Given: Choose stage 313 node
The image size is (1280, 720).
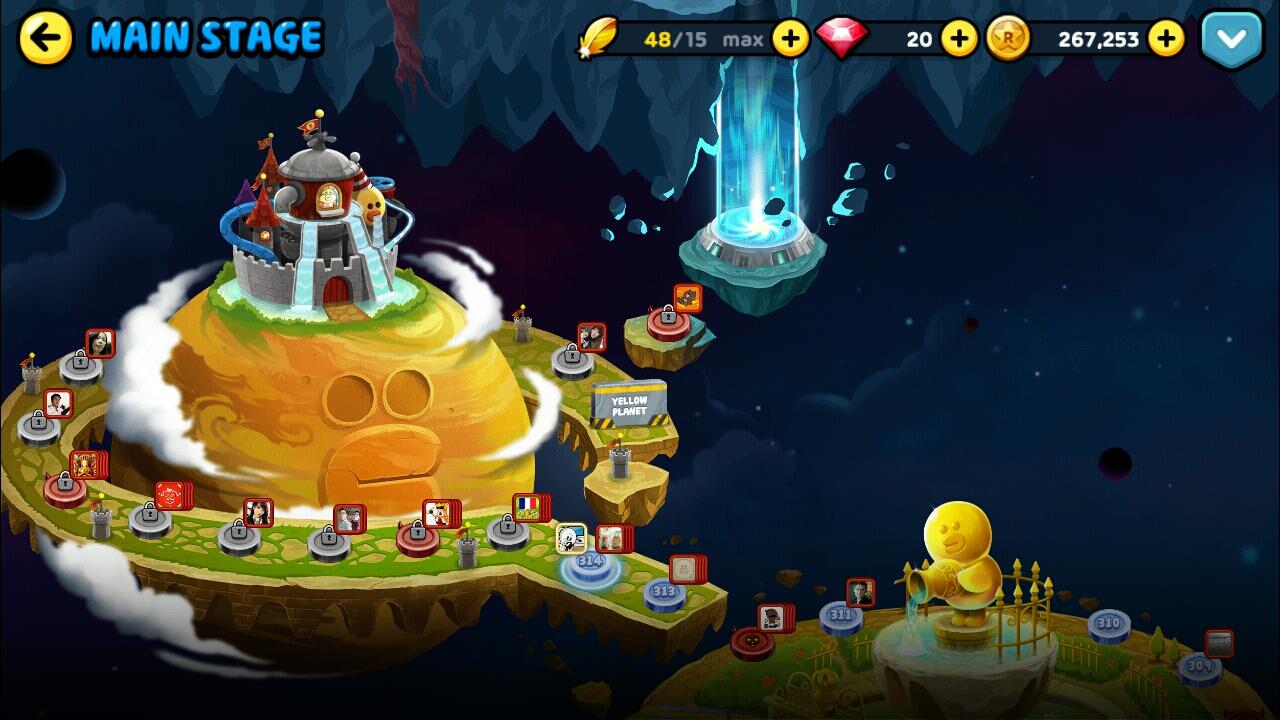Looking at the screenshot, I should pos(664,593).
